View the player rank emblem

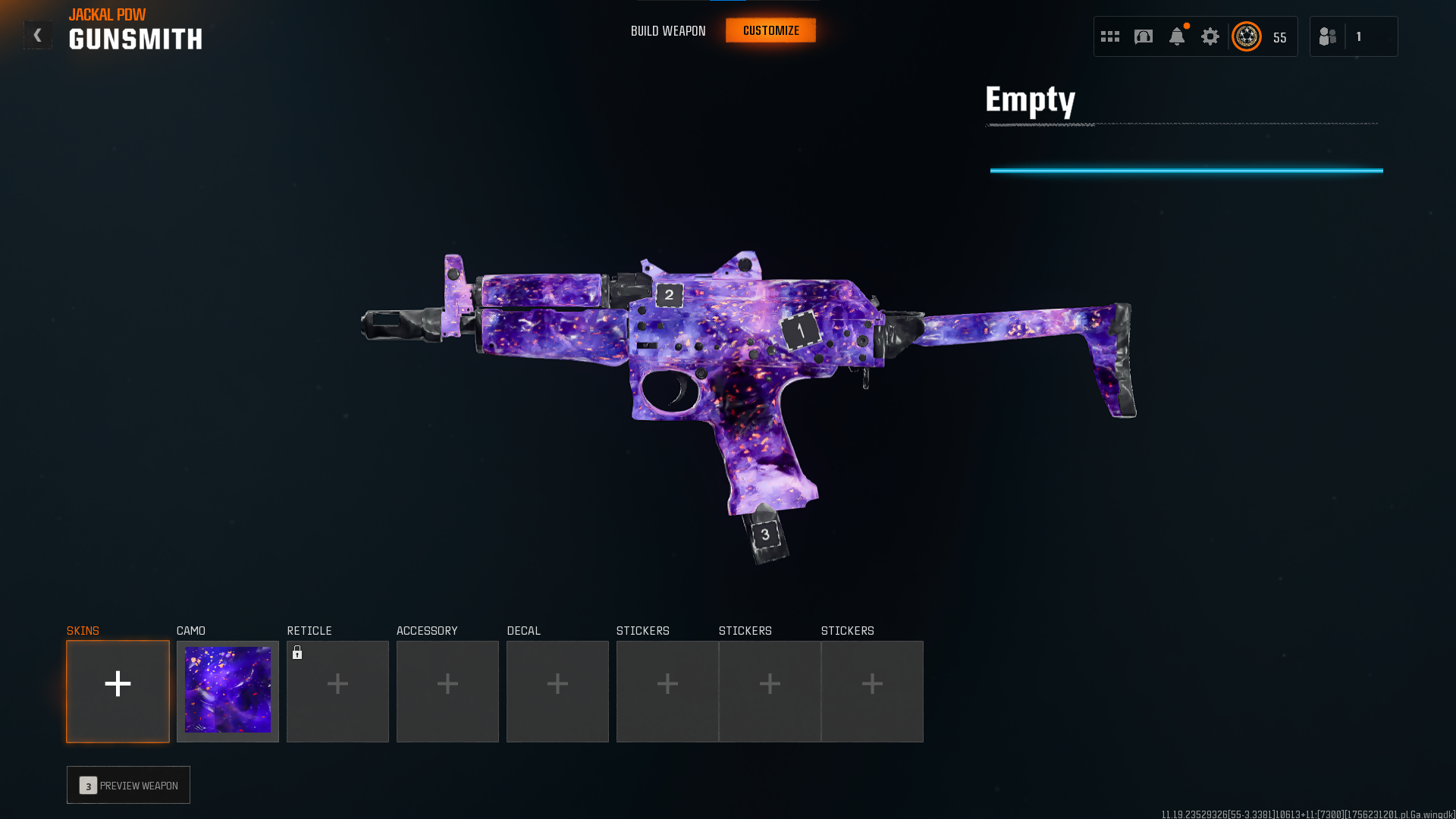[x=1247, y=36]
